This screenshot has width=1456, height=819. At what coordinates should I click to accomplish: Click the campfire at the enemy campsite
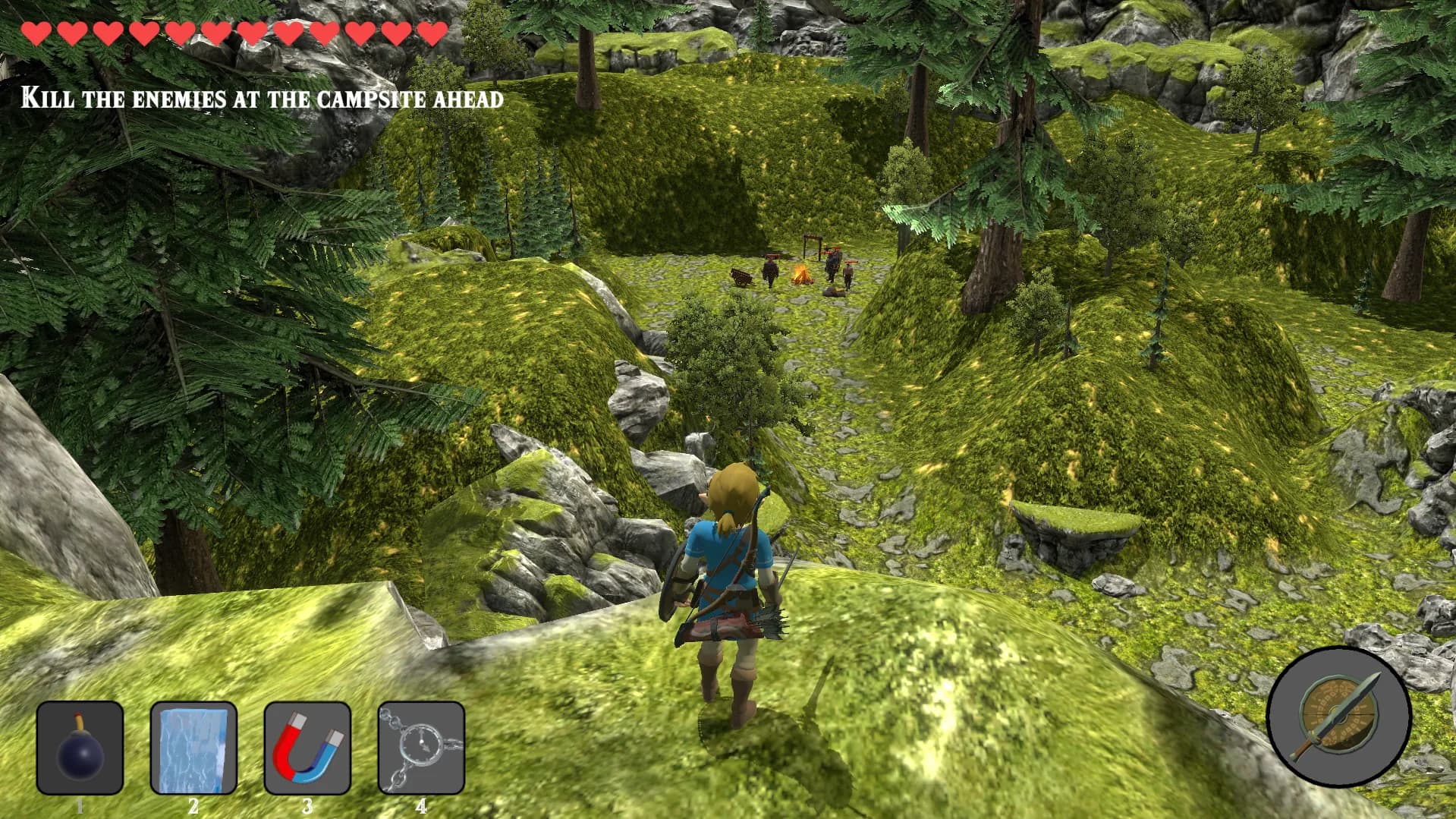click(802, 275)
